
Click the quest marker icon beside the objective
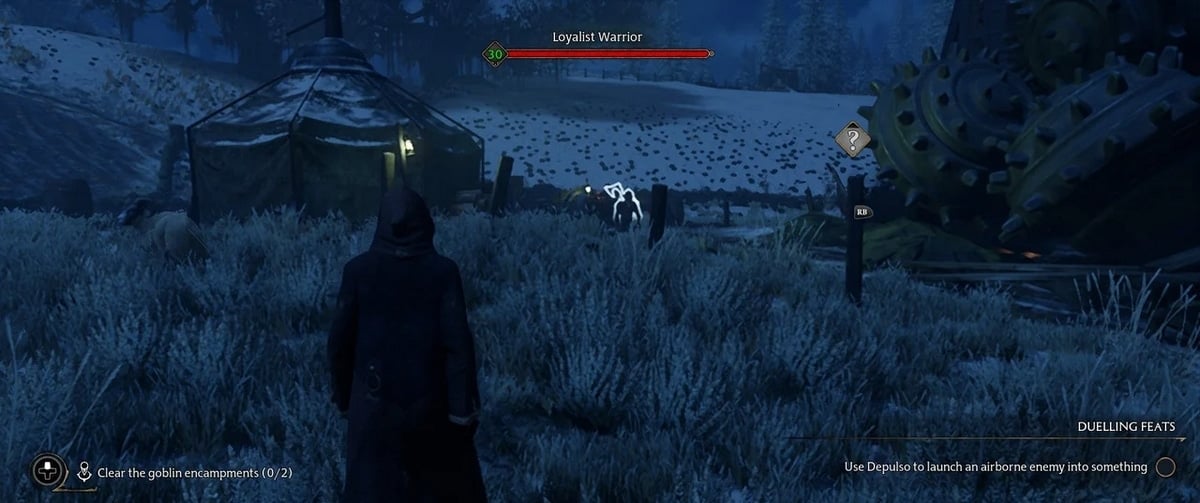(85, 471)
